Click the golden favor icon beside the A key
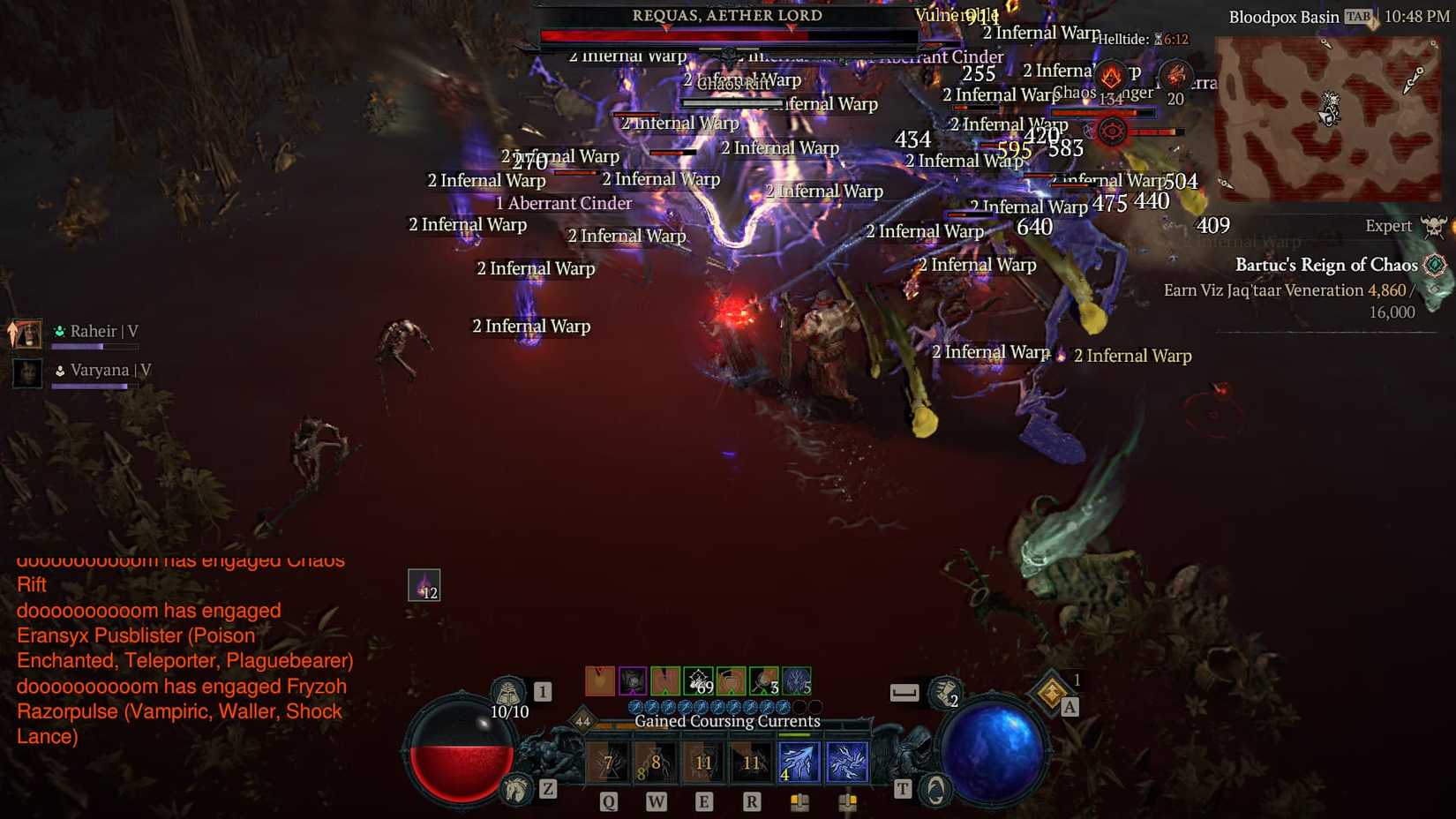Viewport: 1456px width, 819px height. tap(1050, 693)
